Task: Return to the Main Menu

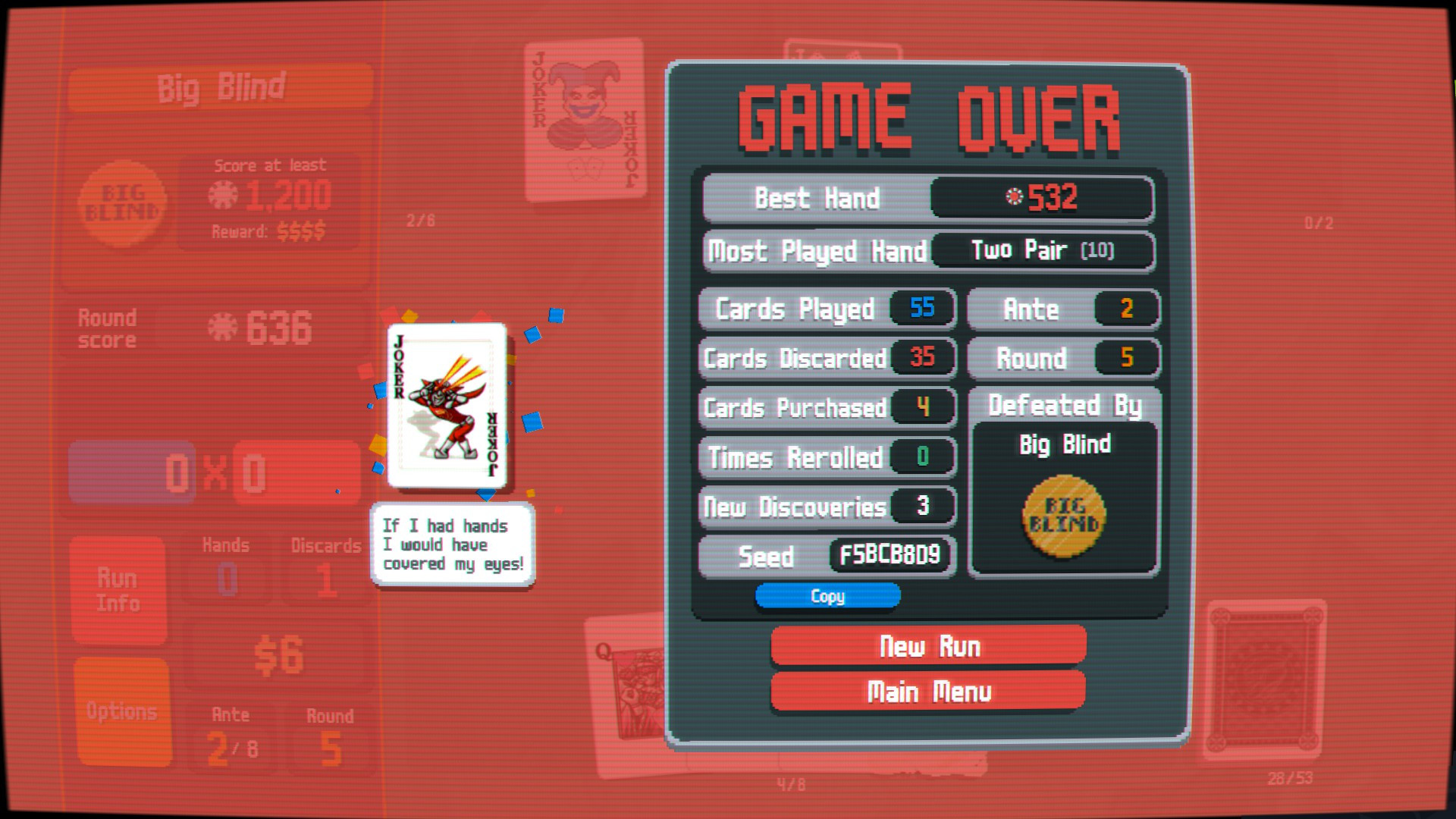Action: pyautogui.click(x=928, y=691)
